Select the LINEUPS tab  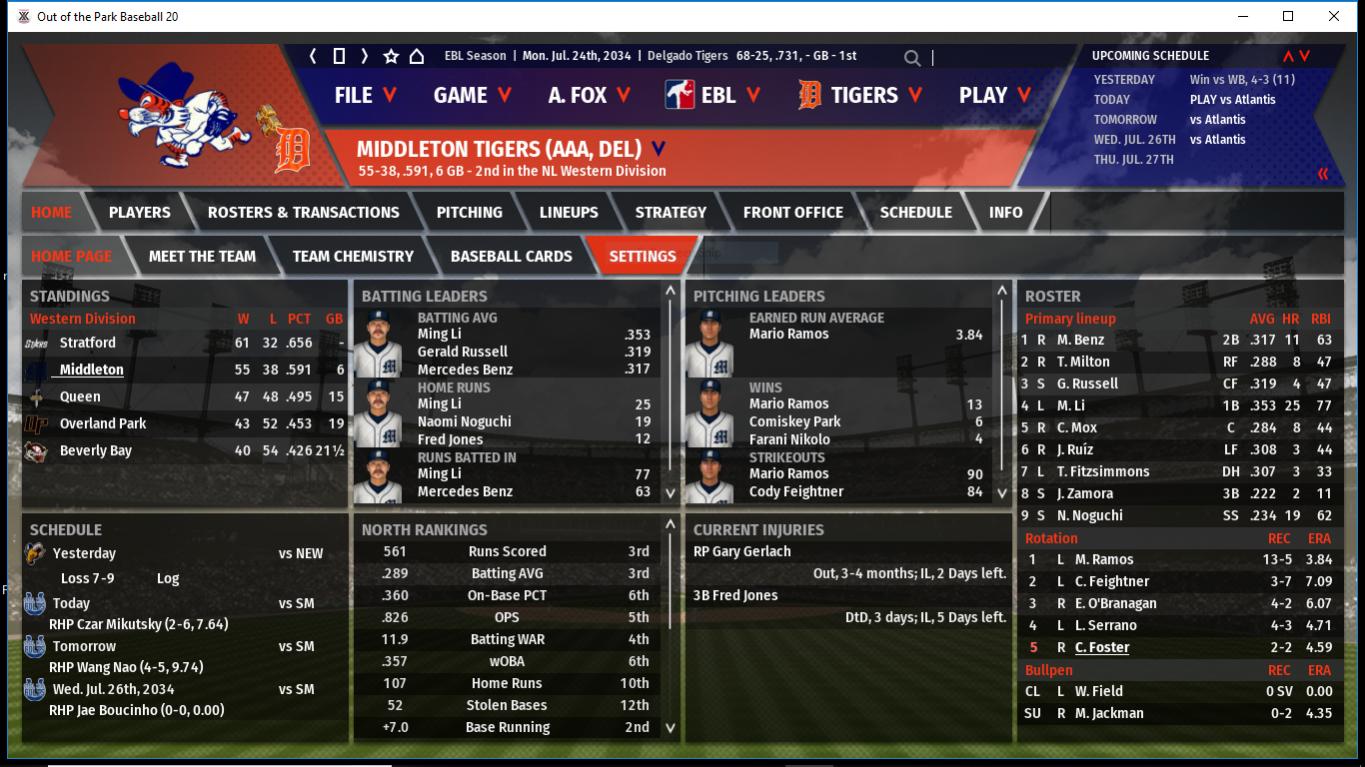[x=568, y=212]
